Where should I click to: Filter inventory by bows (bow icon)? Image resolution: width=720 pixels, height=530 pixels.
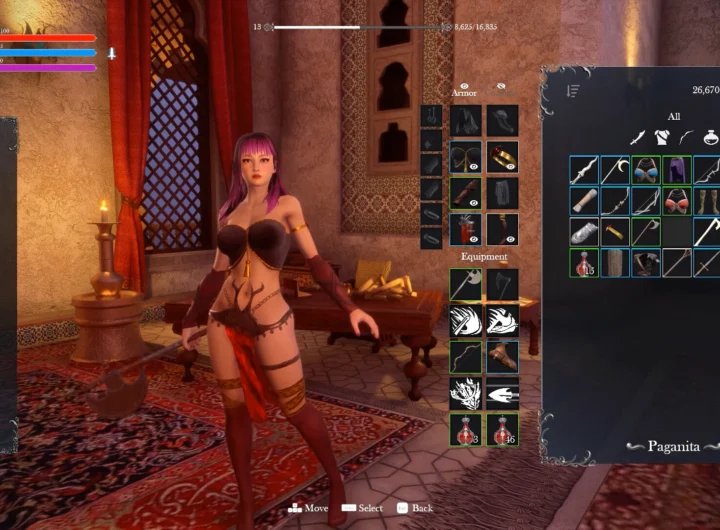(684, 137)
